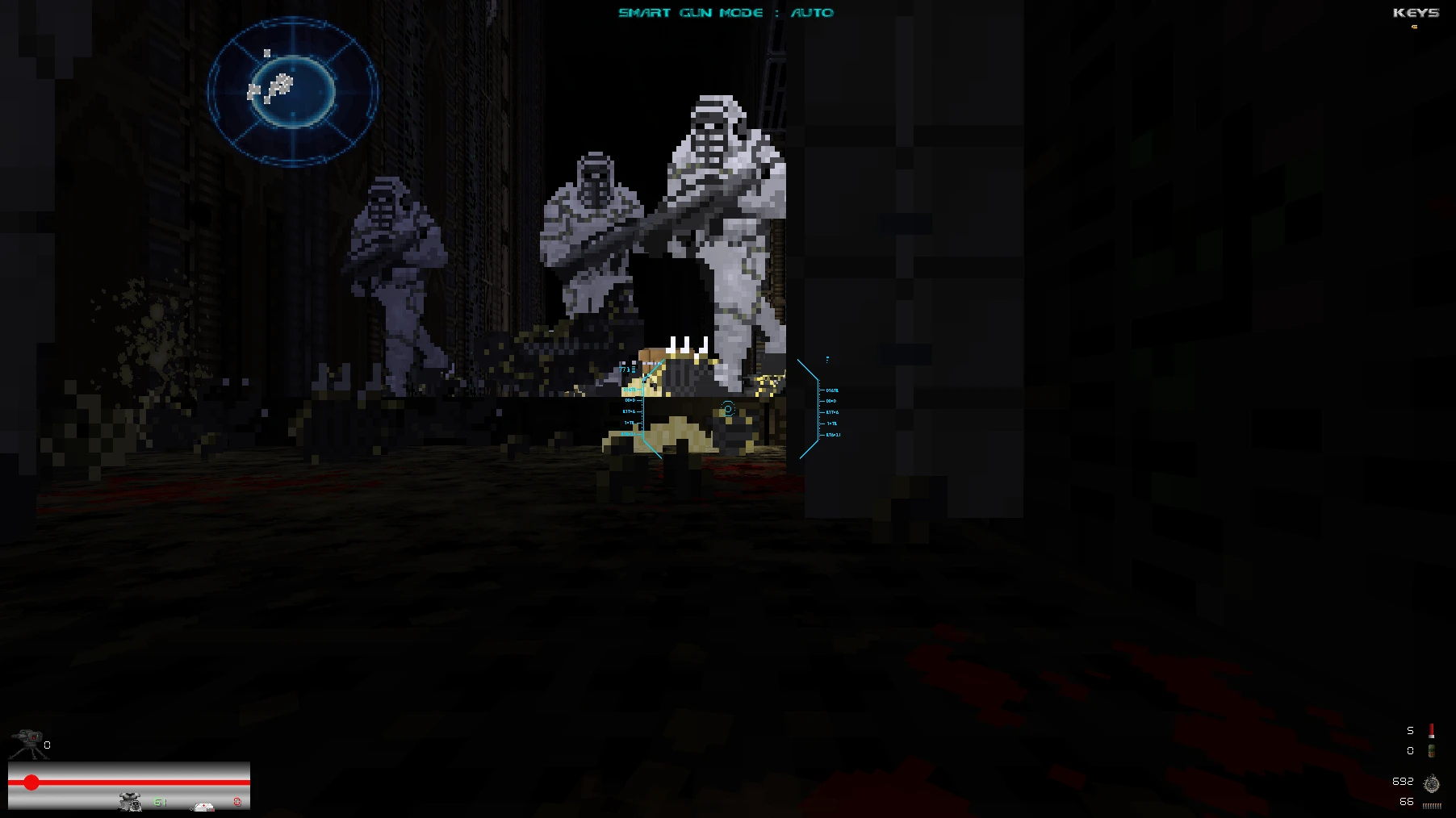Image resolution: width=1456 pixels, height=818 pixels.
Task: Click the 692 smartgun ammo counter
Action: tap(1403, 781)
